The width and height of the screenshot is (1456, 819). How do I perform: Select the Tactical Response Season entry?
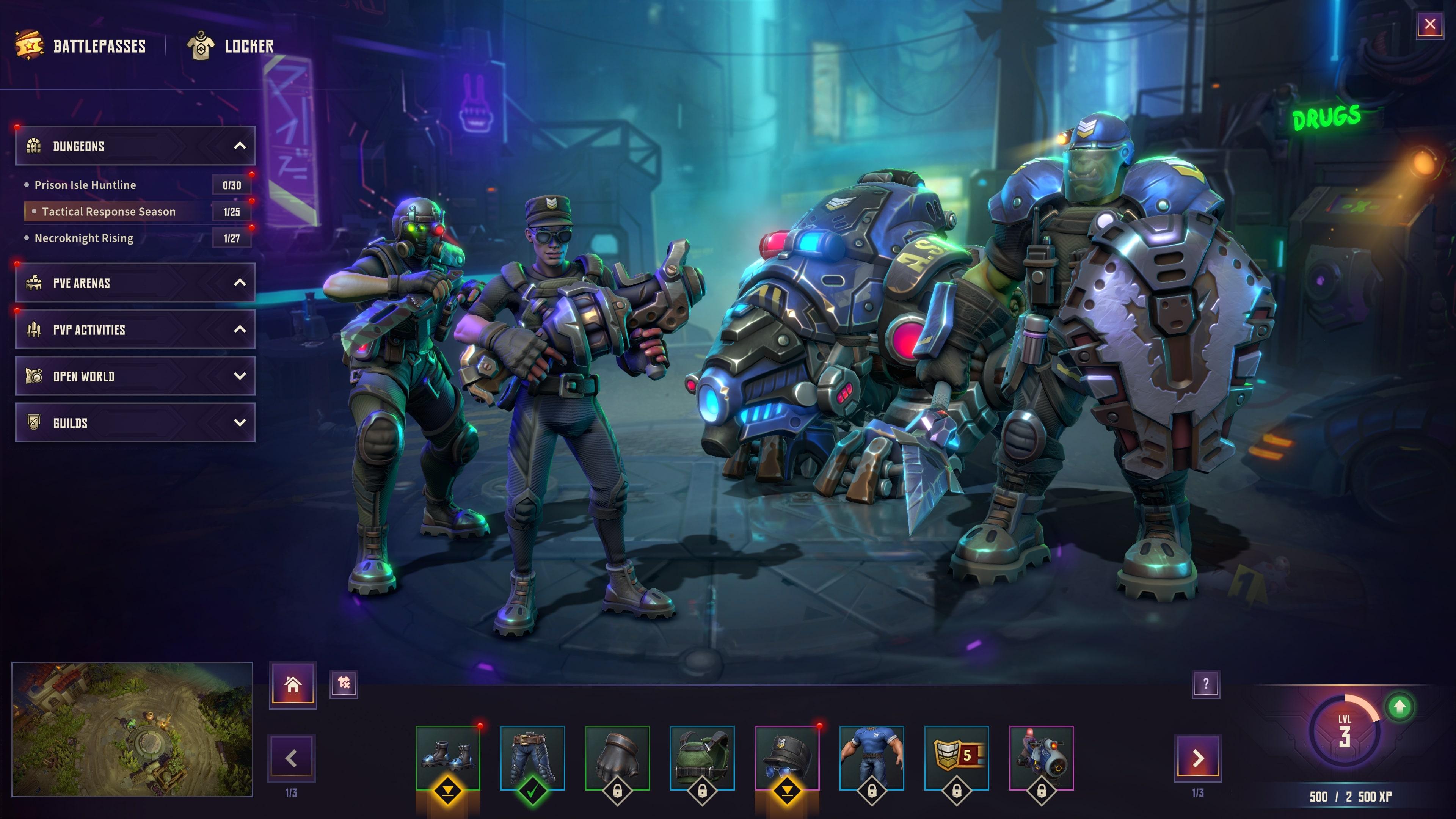pyautogui.click(x=108, y=212)
